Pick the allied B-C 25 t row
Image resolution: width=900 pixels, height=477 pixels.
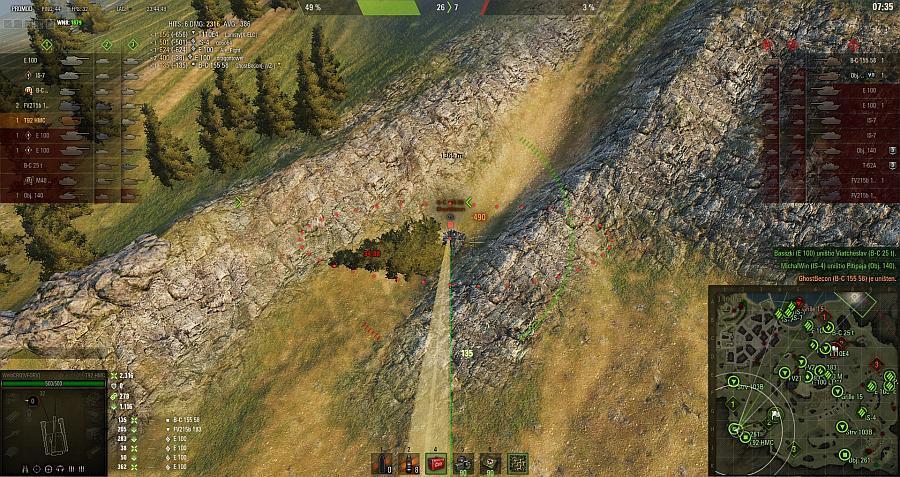click(x=40, y=164)
